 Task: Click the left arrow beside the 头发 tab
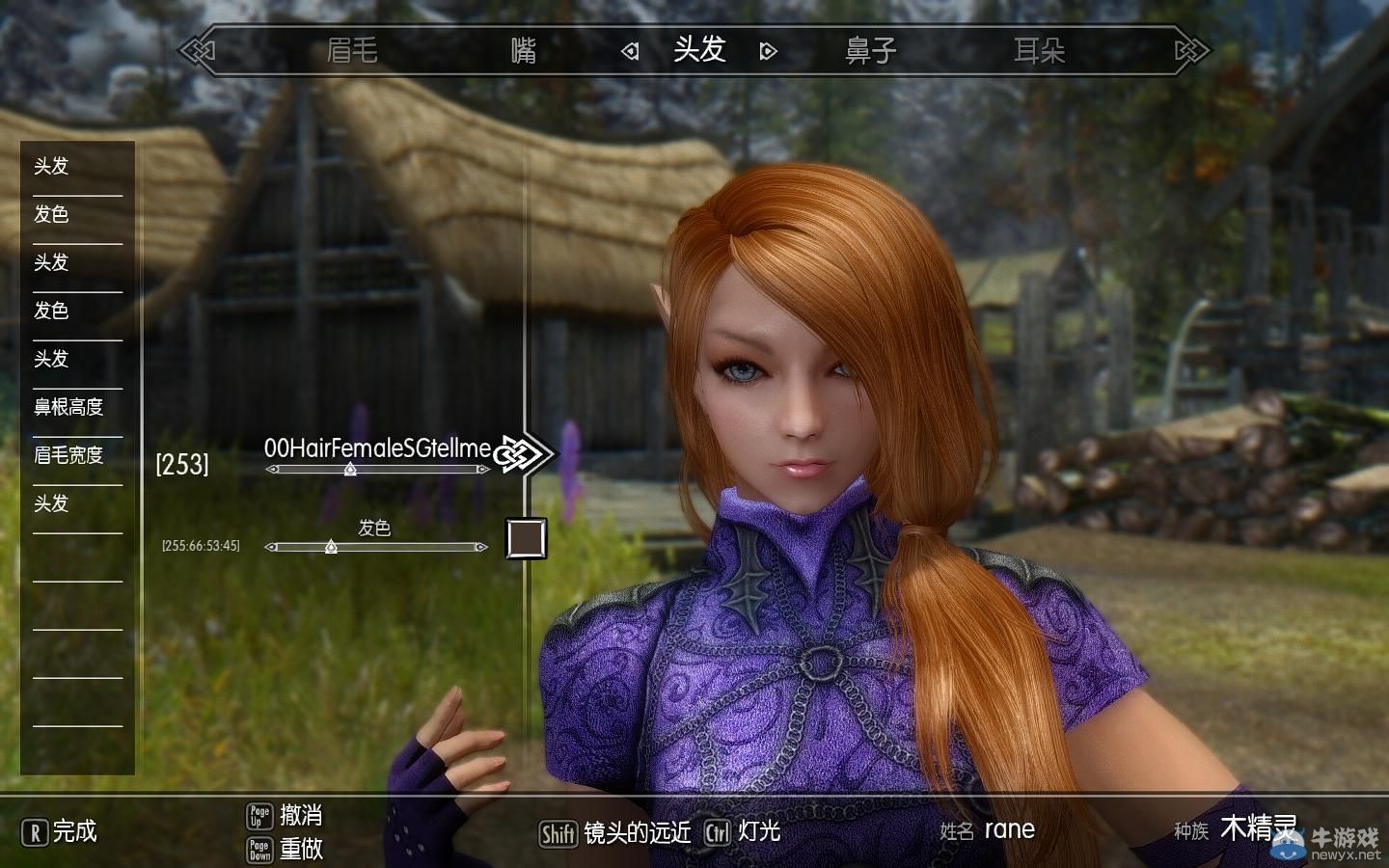click(x=630, y=50)
